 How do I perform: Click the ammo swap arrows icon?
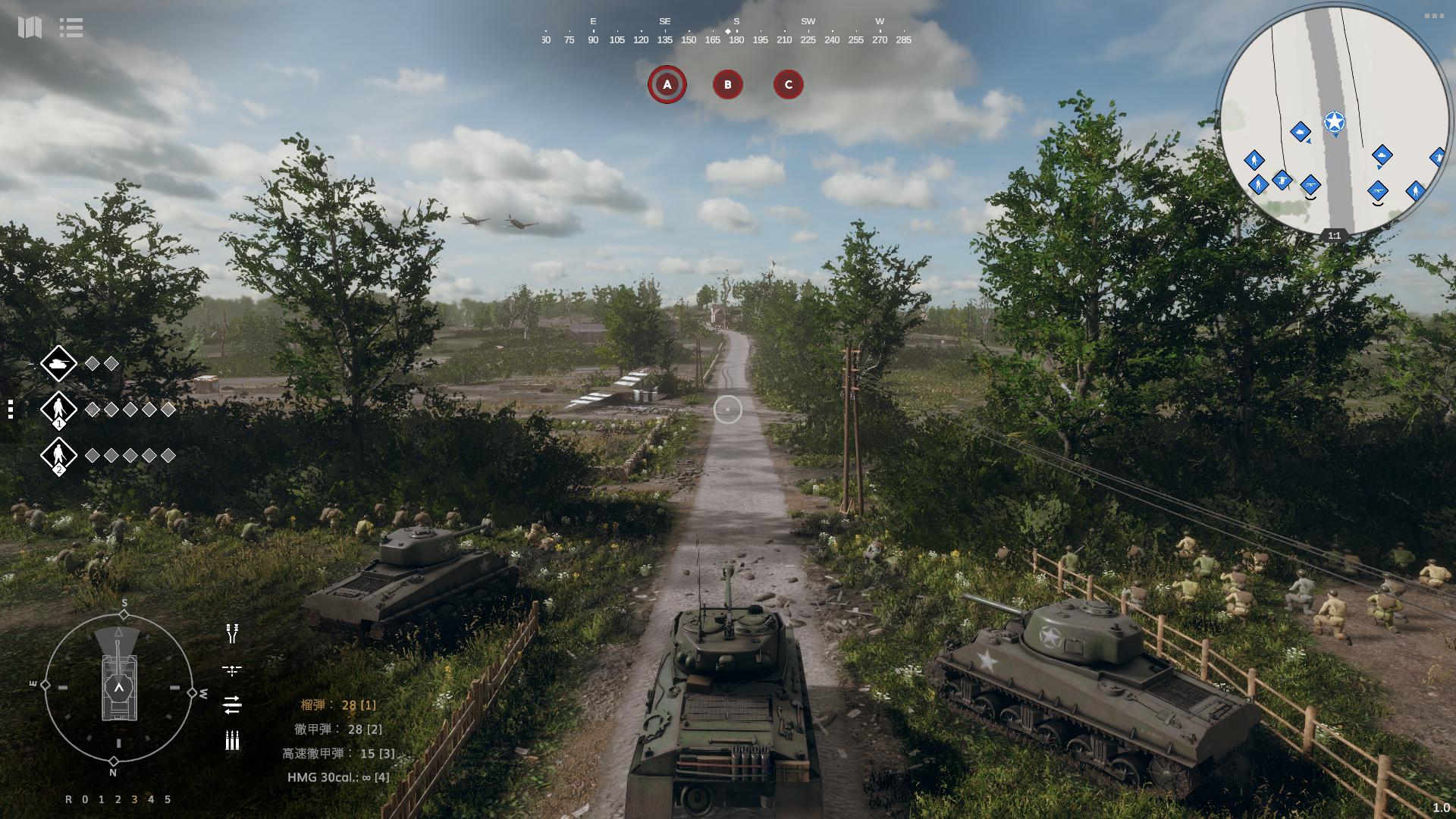click(x=232, y=704)
